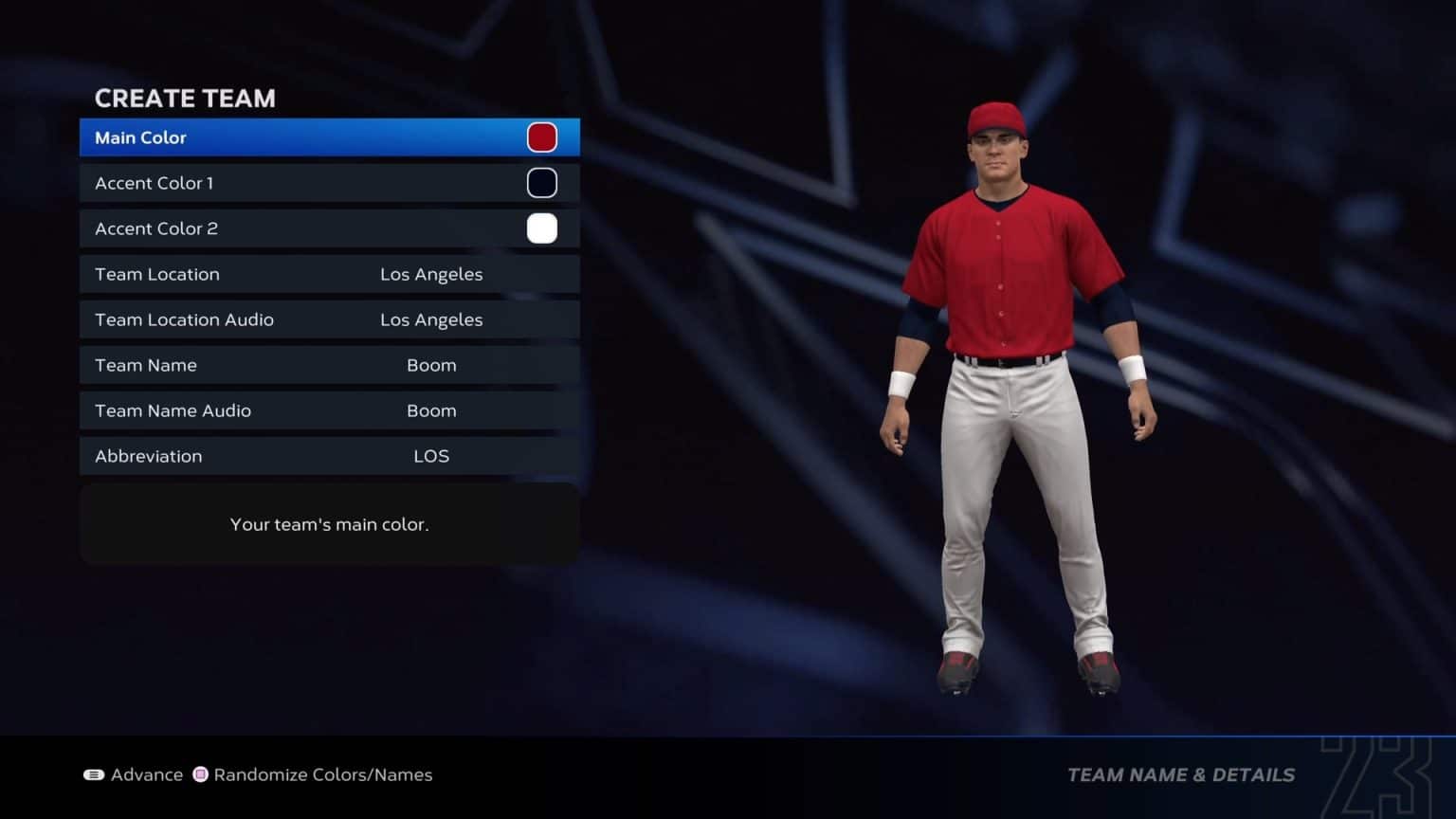Screen dimensions: 1456x819
Task: Change the Team Location Audio entry
Action: click(329, 319)
